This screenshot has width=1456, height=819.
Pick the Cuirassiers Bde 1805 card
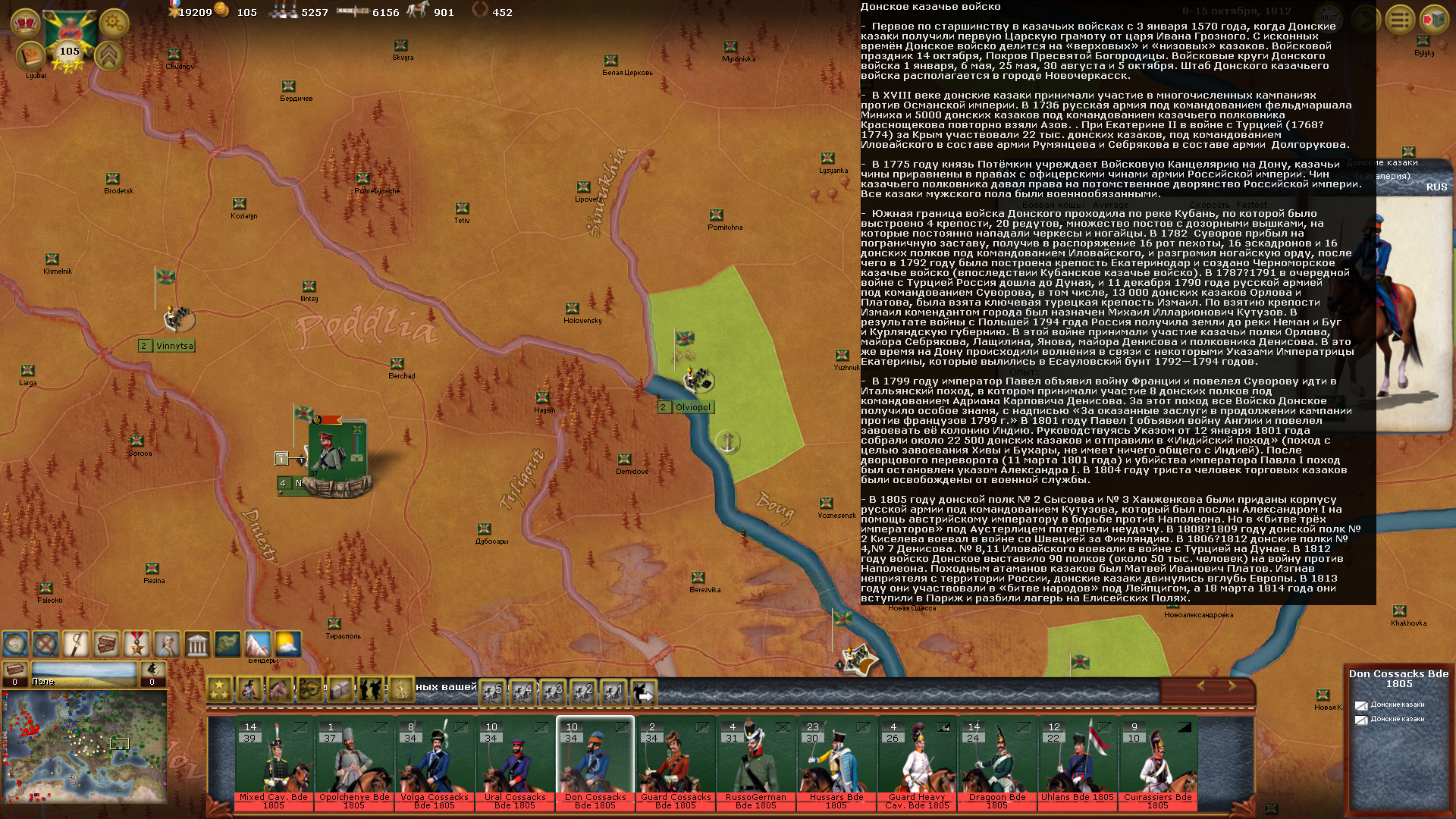pyautogui.click(x=1157, y=762)
